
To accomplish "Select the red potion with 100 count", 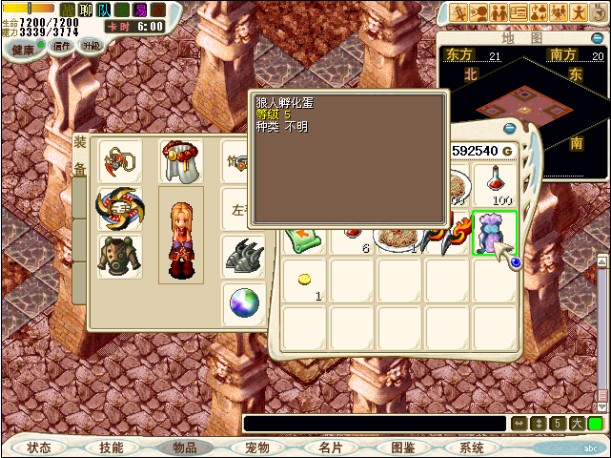I will pyautogui.click(x=495, y=184).
